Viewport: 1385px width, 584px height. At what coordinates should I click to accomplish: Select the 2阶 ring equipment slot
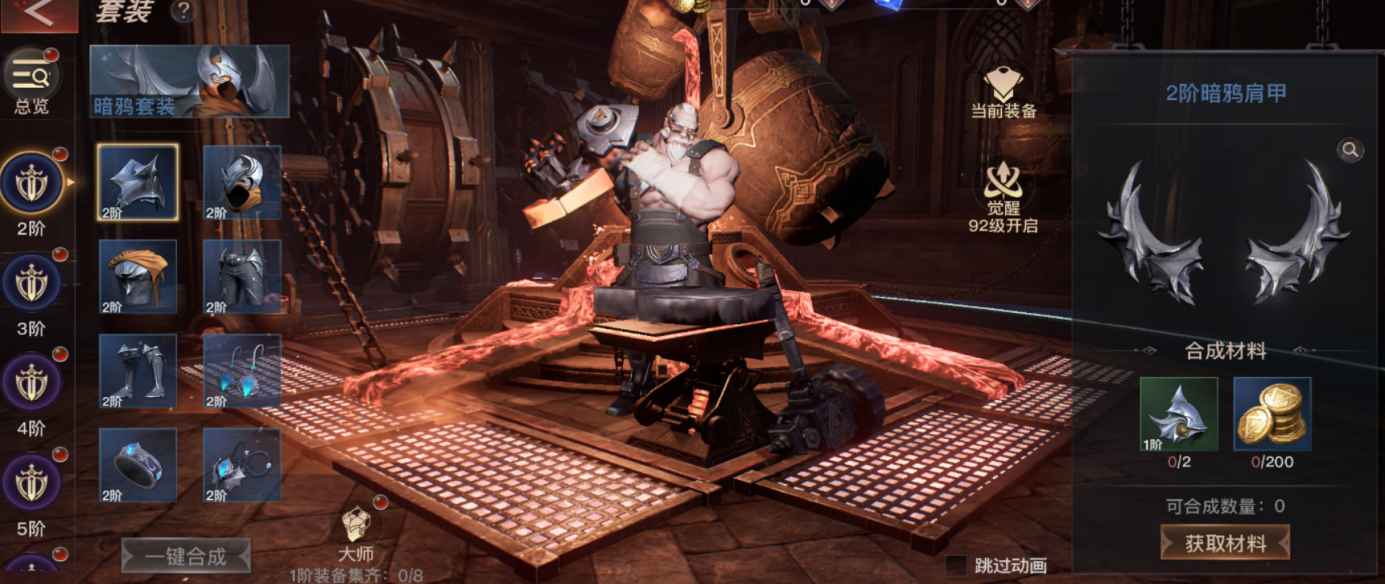coord(138,465)
